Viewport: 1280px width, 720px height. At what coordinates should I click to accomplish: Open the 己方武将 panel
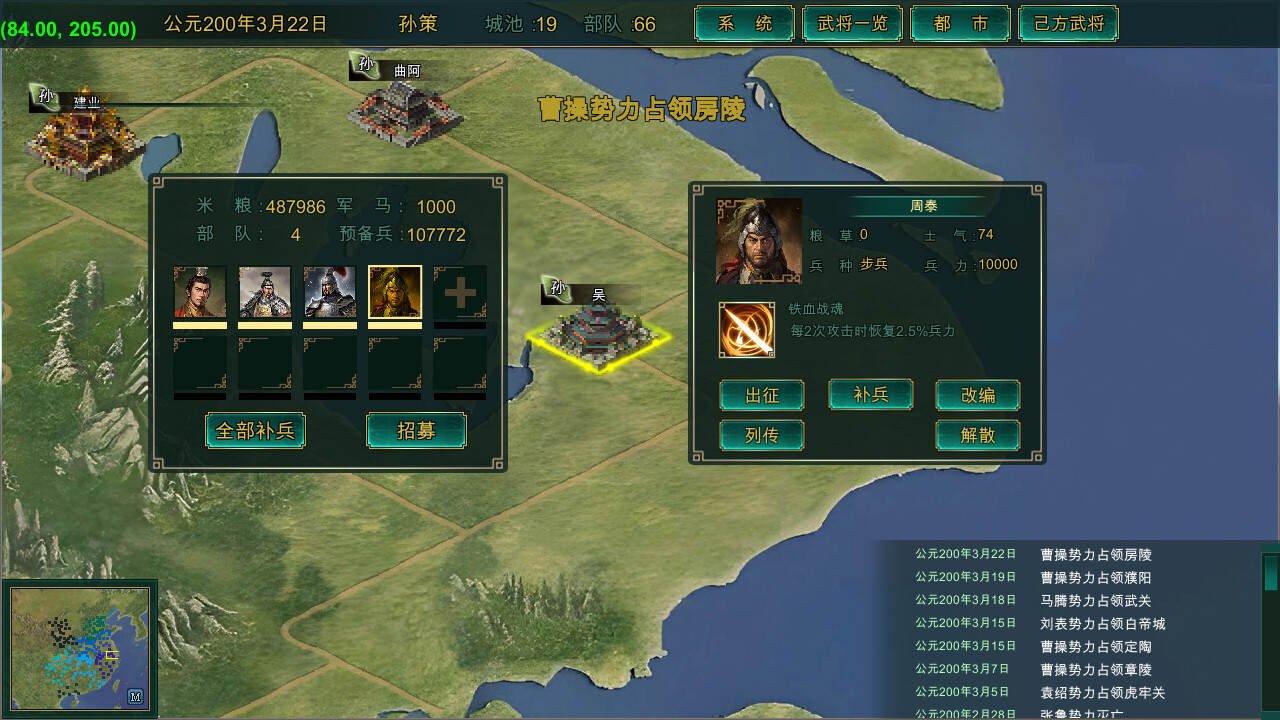click(x=1068, y=22)
